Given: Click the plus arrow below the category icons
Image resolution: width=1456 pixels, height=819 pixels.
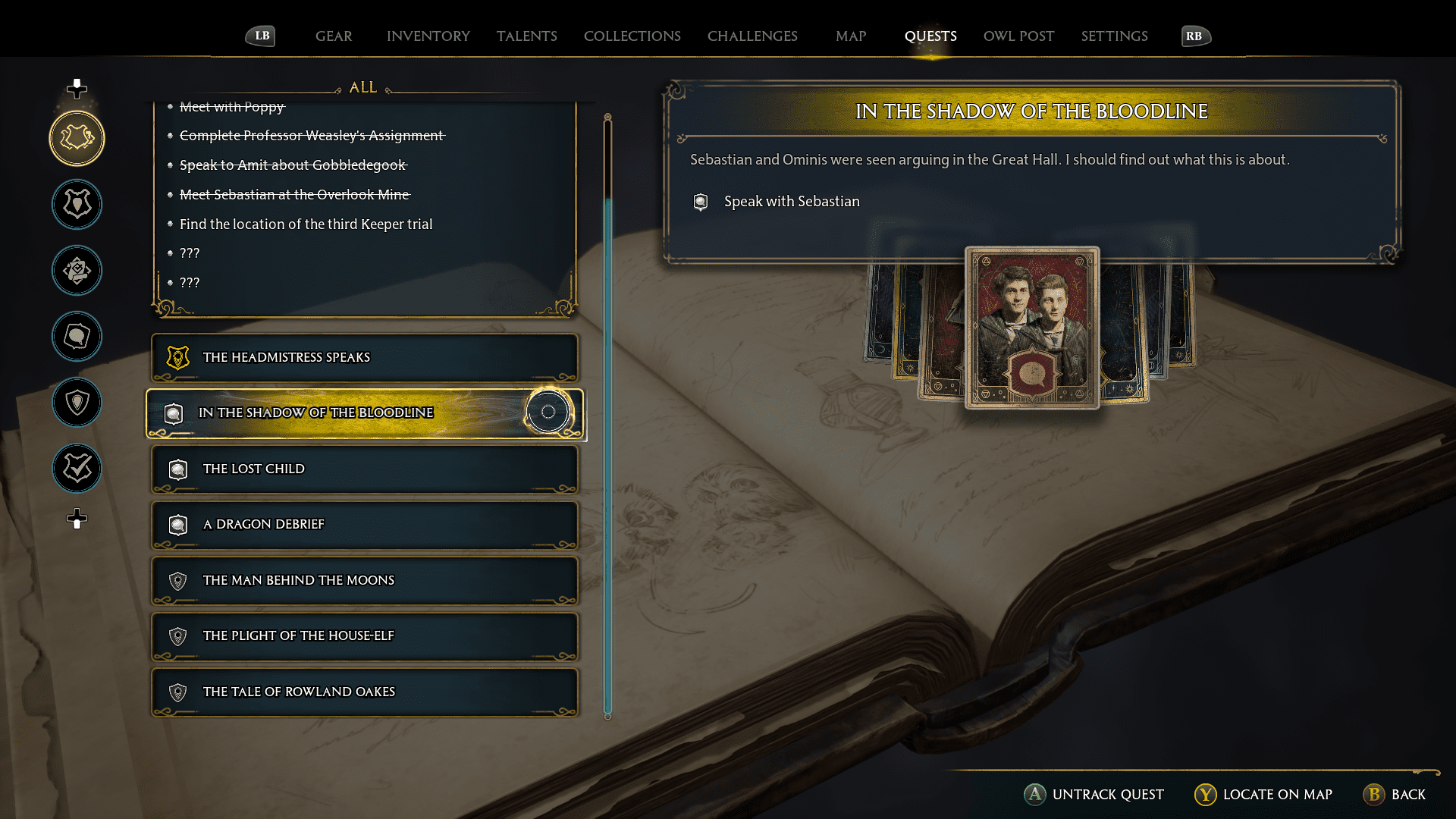Looking at the screenshot, I should (x=76, y=520).
